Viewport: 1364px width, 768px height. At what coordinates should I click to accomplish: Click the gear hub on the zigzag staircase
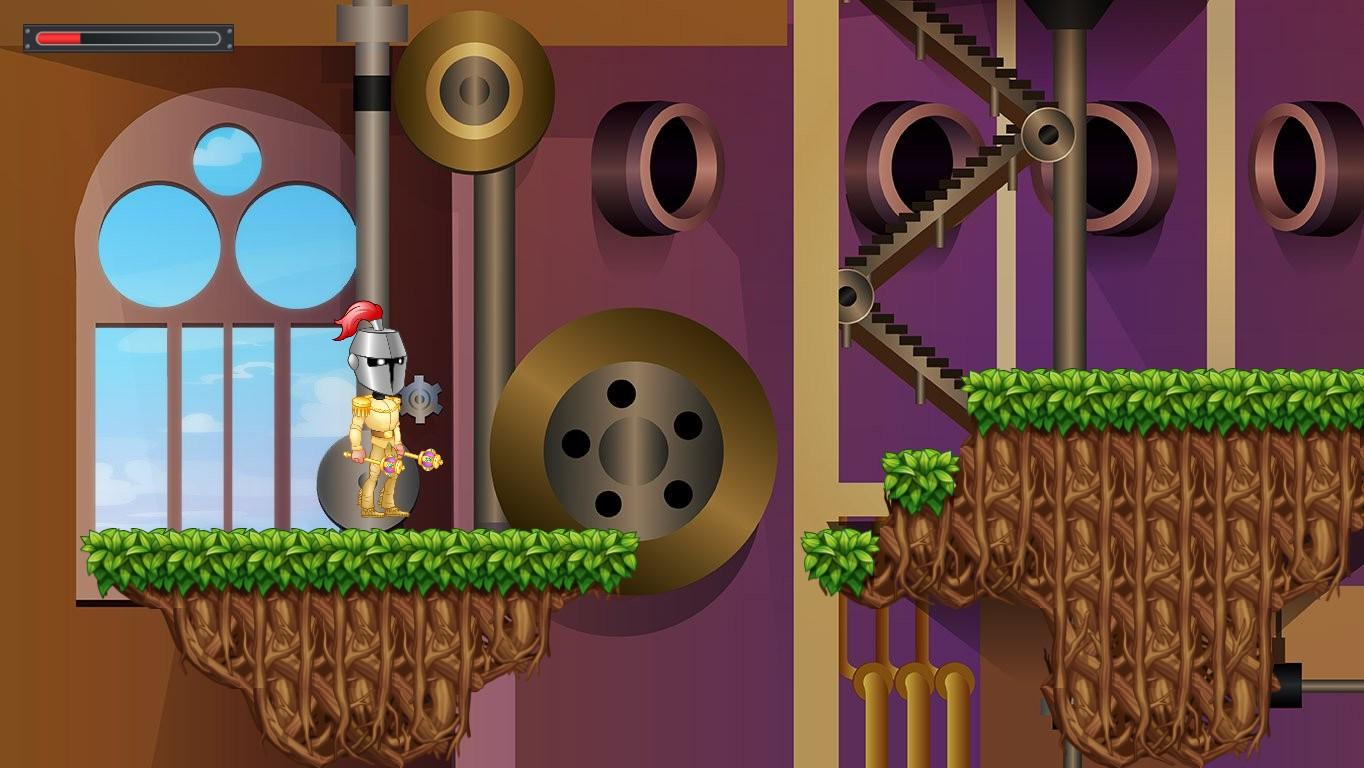coord(1048,133)
